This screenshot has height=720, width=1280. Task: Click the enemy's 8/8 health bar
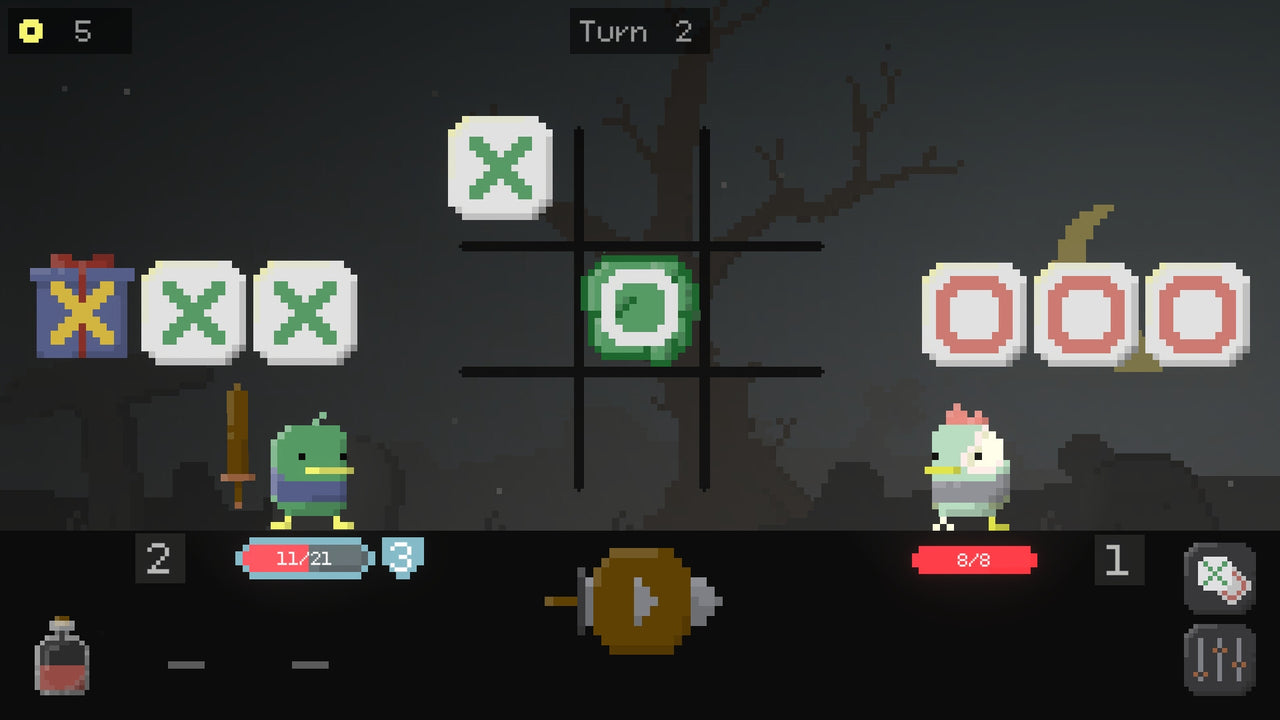pyautogui.click(x=973, y=560)
